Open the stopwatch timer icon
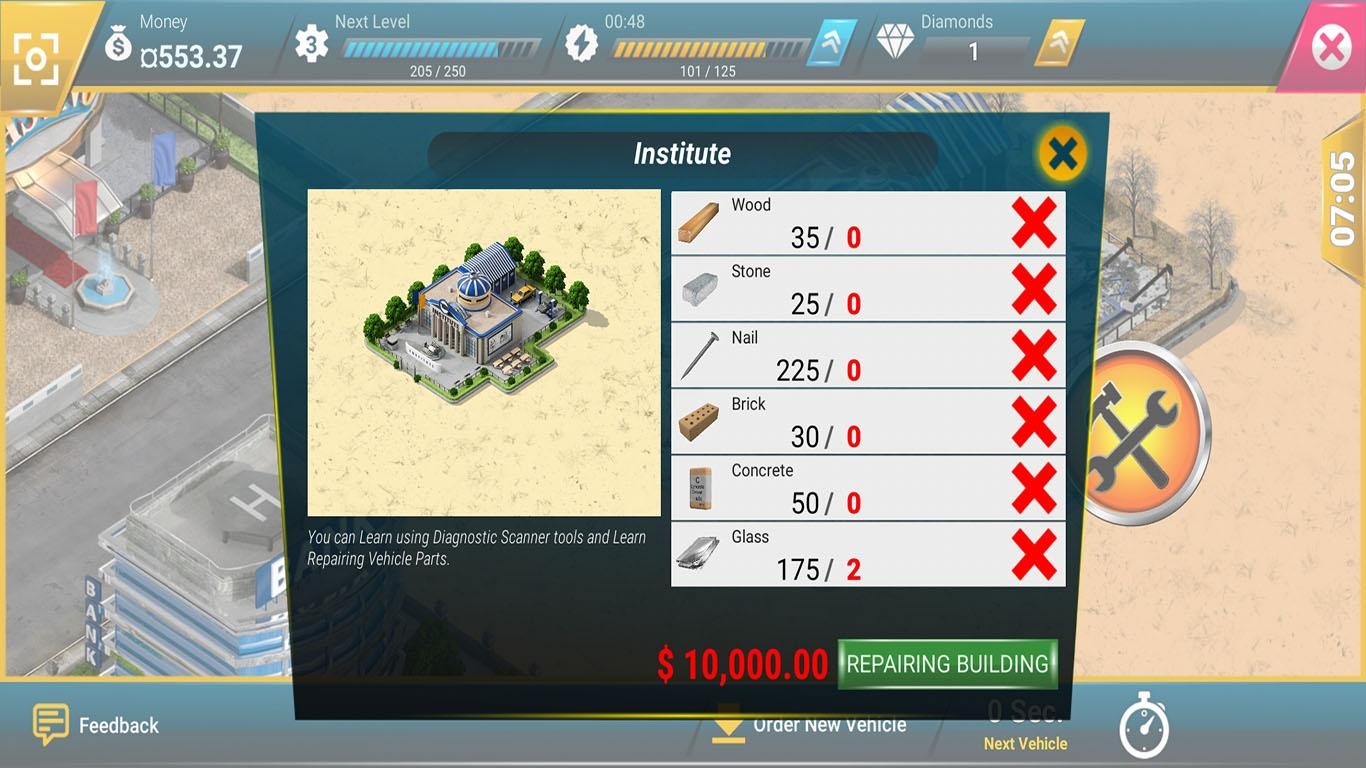 coord(1143,725)
